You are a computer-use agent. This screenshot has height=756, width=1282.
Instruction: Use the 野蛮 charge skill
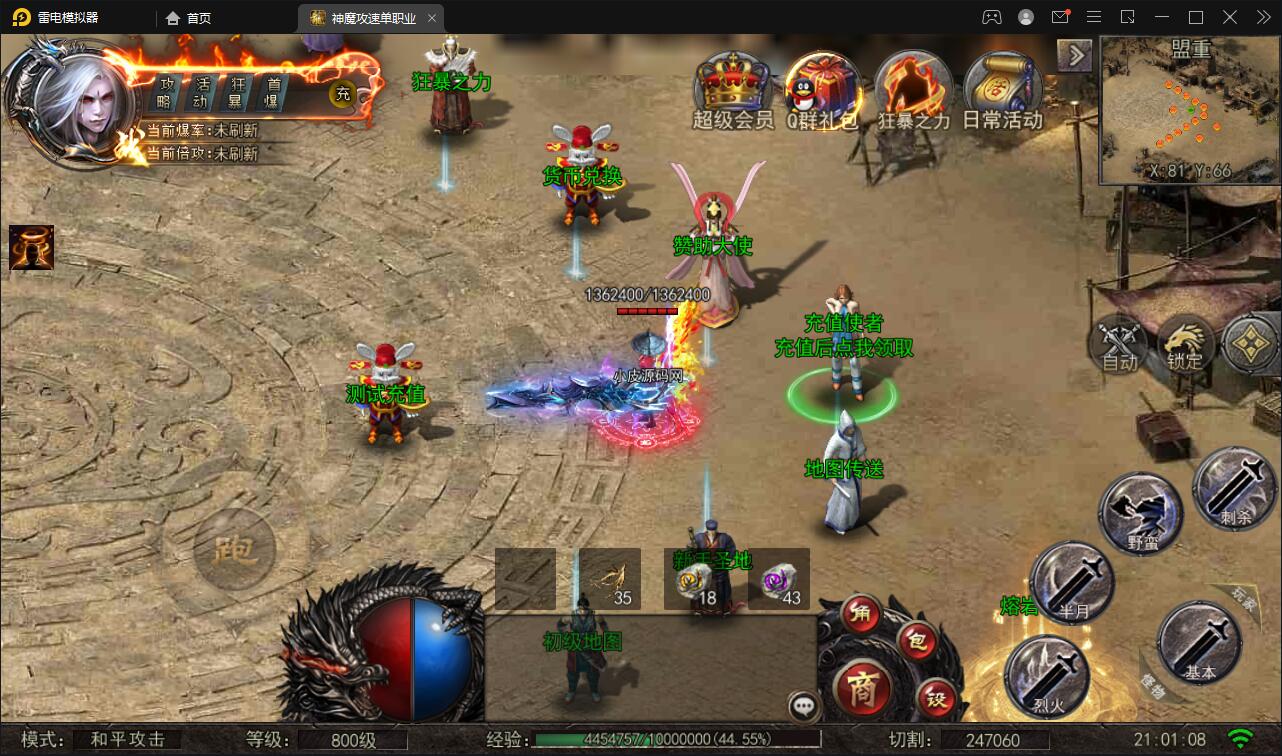click(x=1141, y=513)
